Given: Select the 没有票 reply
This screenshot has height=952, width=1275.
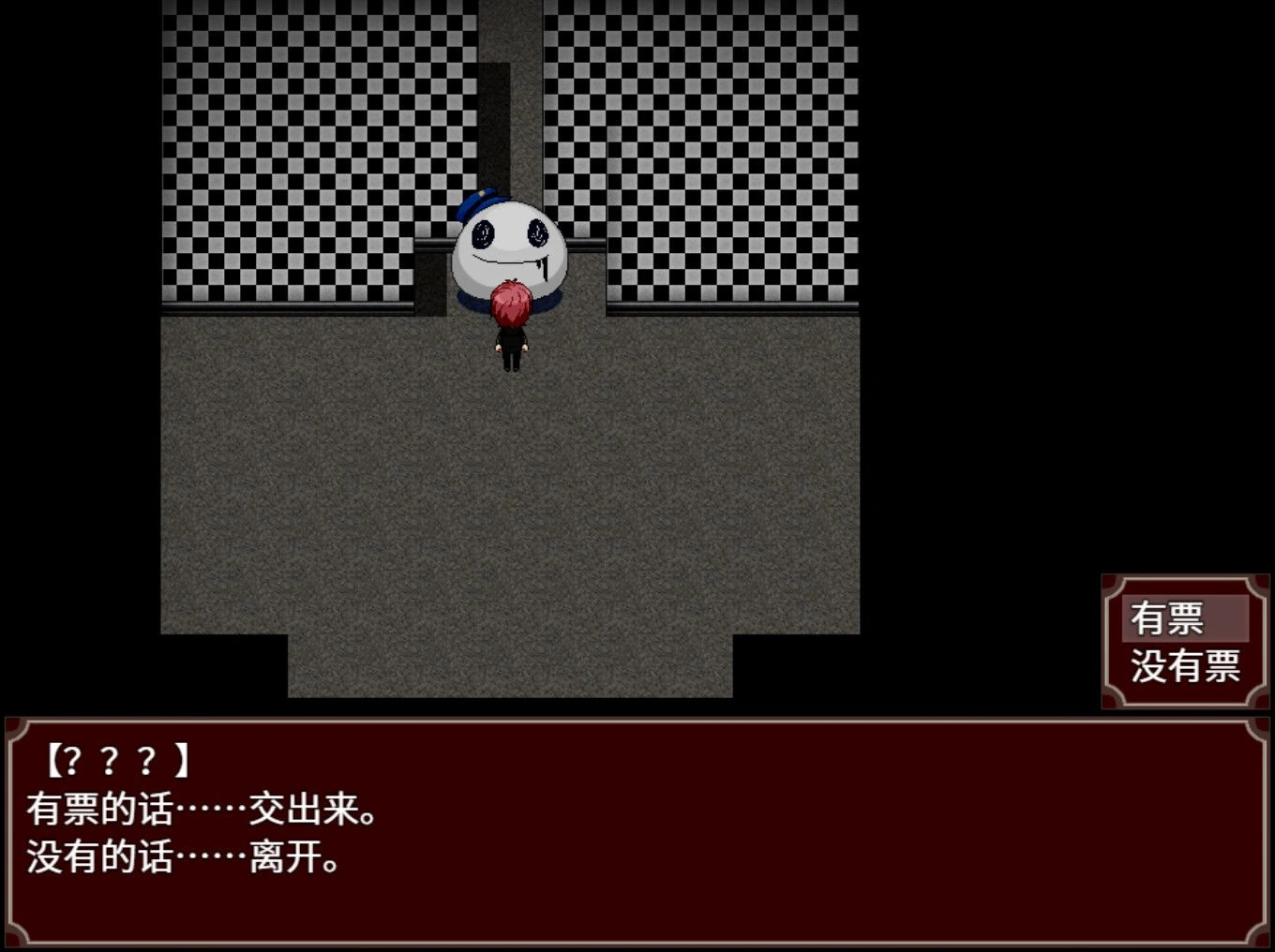Looking at the screenshot, I should 1185,667.
